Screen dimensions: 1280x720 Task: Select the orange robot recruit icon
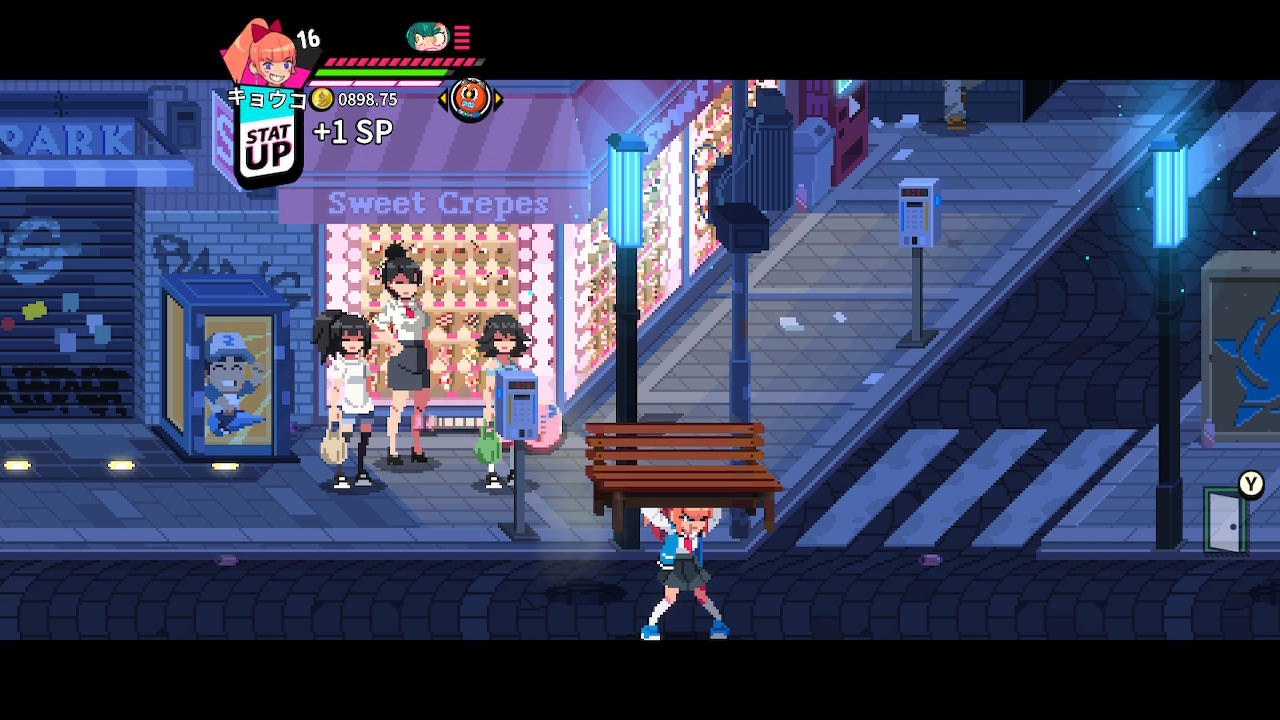coord(470,98)
